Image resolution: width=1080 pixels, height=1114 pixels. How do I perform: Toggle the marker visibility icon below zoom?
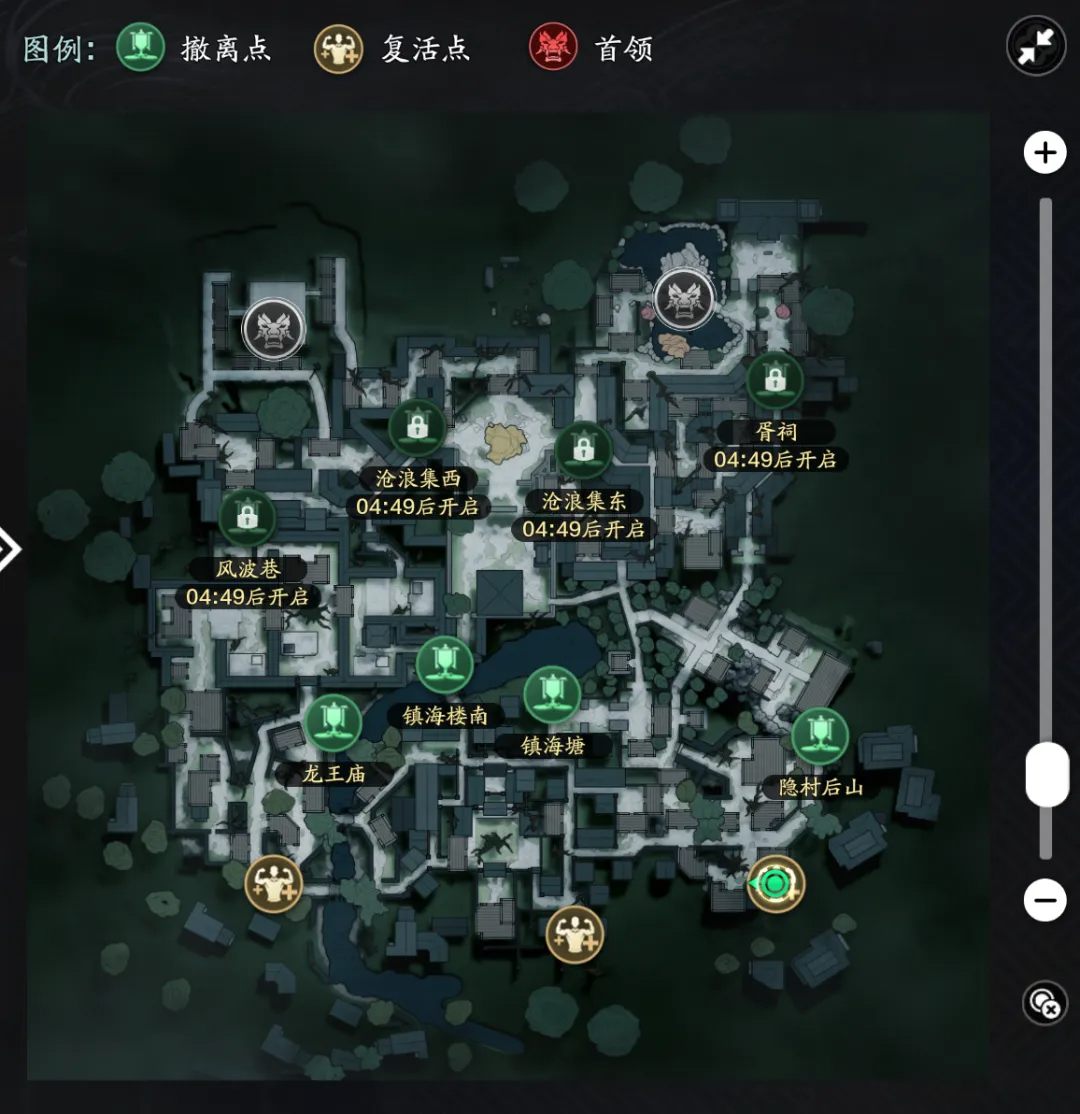1045,1003
